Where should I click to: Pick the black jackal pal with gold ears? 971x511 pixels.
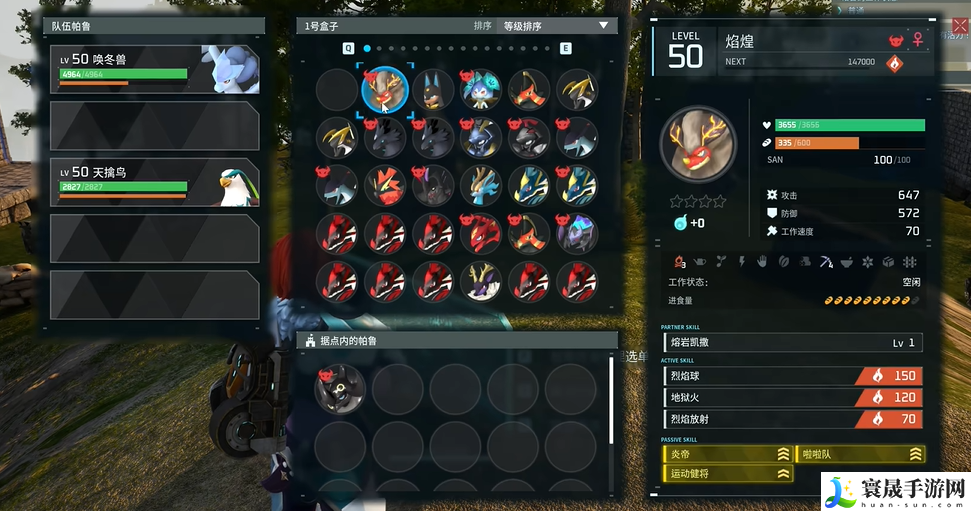[433, 89]
